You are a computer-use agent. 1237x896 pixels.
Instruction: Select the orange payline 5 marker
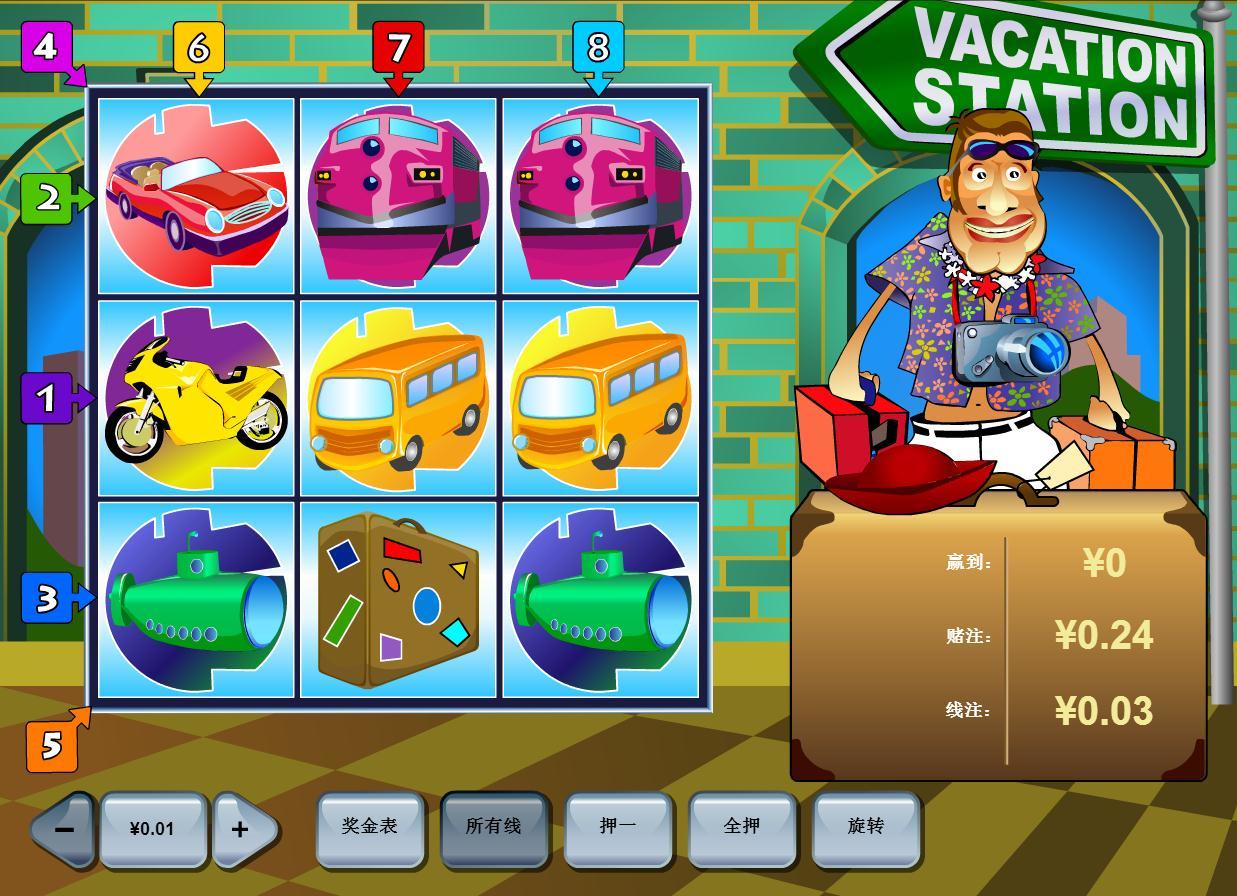(52, 745)
